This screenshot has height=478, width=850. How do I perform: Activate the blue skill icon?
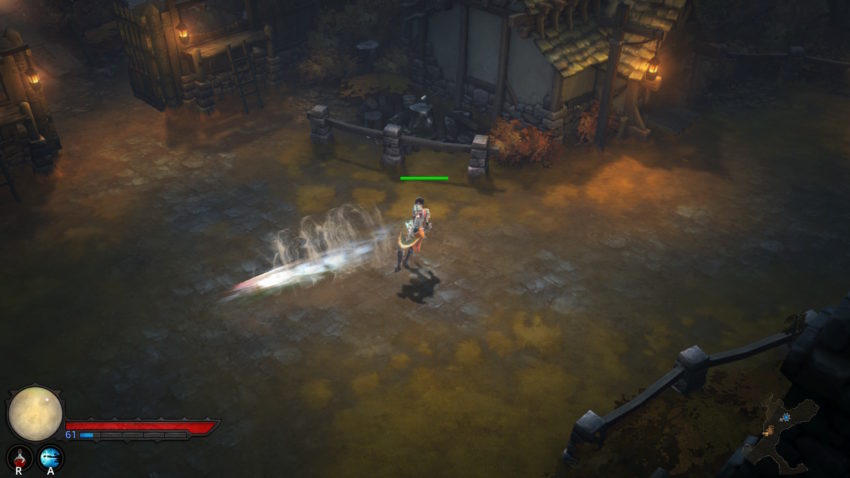pos(50,456)
